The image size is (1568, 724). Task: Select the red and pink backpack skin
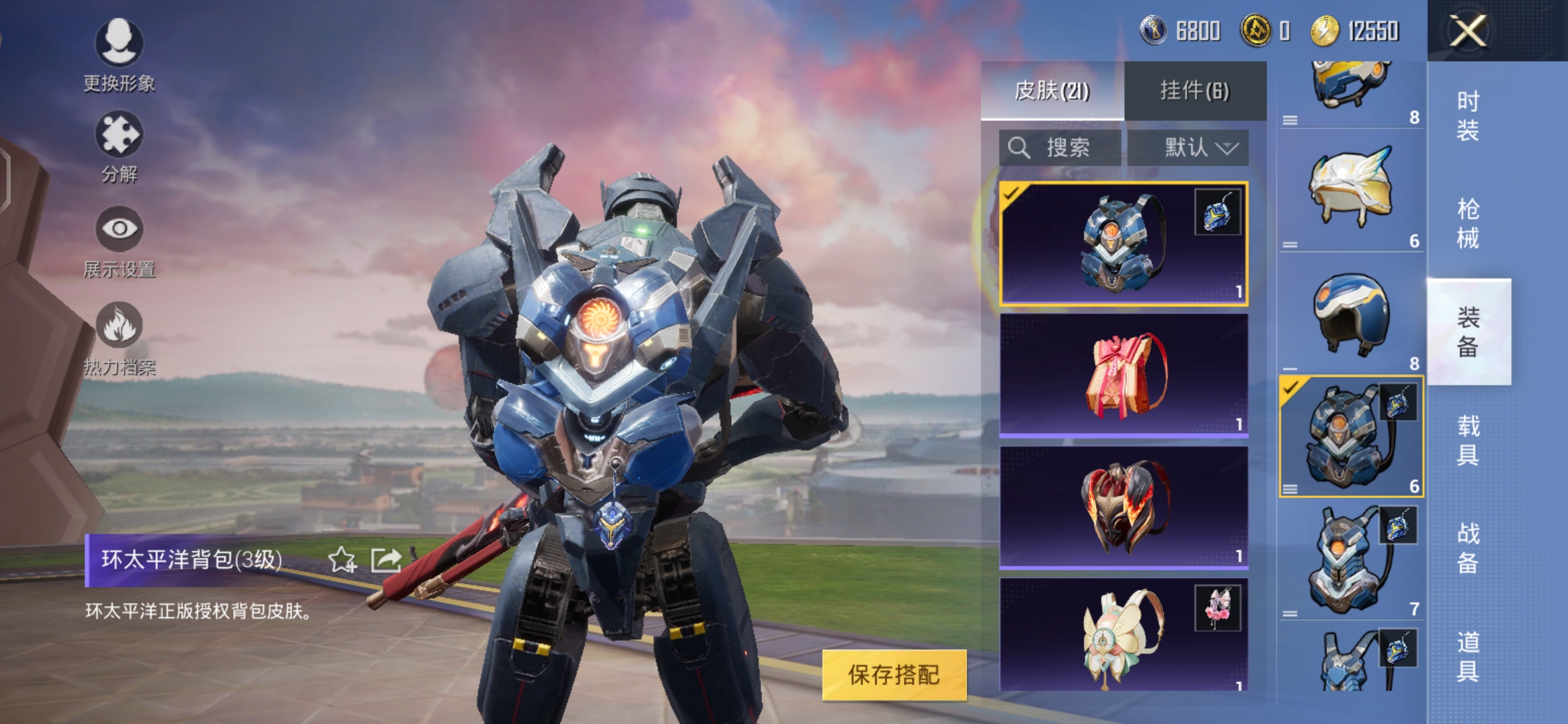coord(1122,375)
